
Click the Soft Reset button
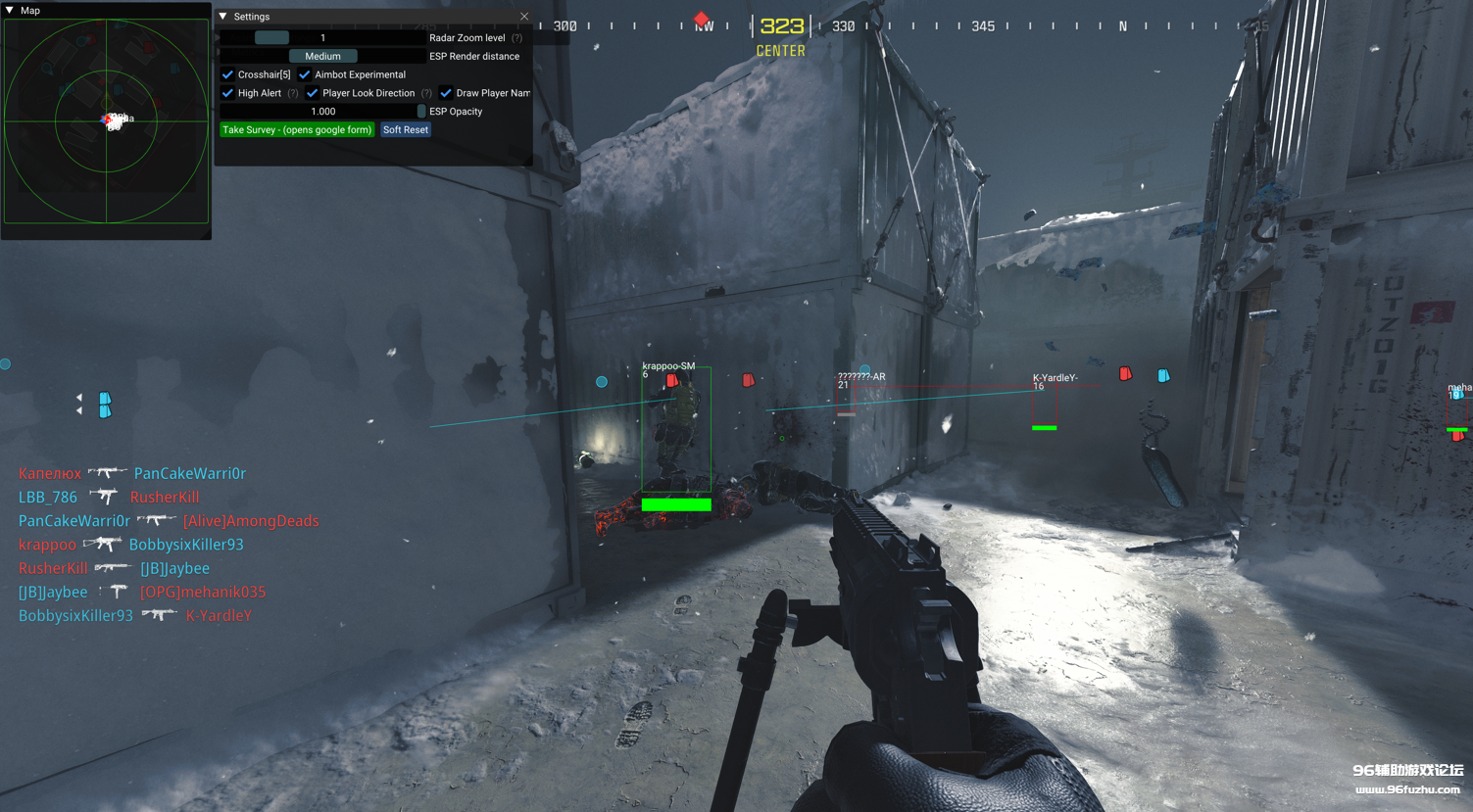406,130
